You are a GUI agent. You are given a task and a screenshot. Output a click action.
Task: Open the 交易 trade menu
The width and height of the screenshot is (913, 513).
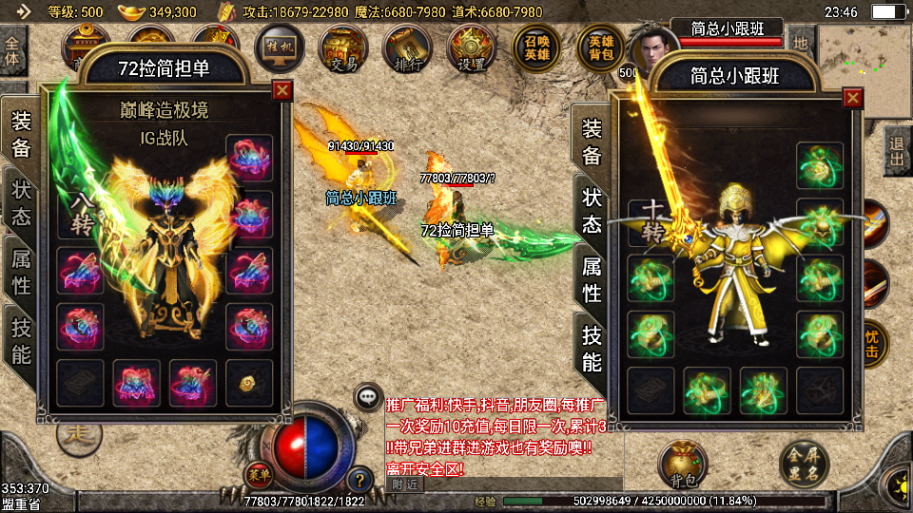(x=343, y=48)
